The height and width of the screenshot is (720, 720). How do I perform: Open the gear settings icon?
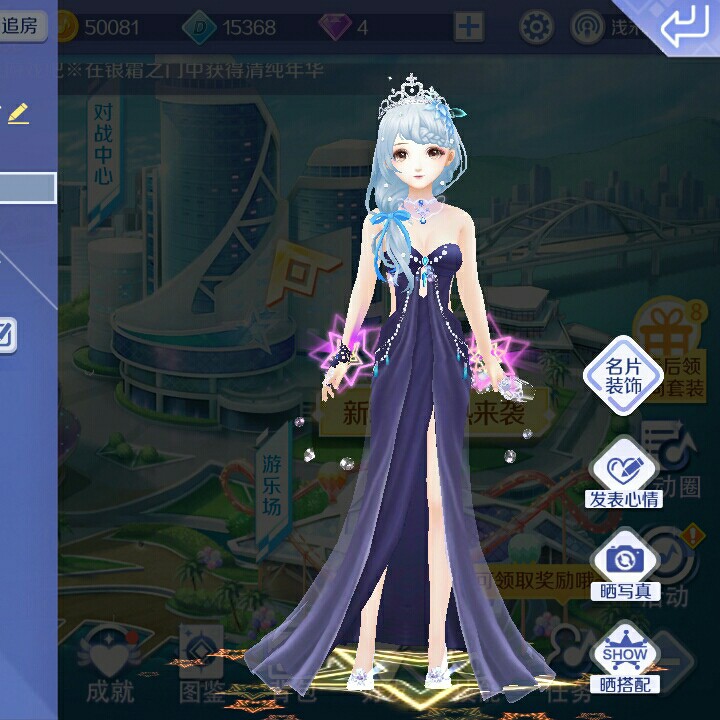coord(536,27)
